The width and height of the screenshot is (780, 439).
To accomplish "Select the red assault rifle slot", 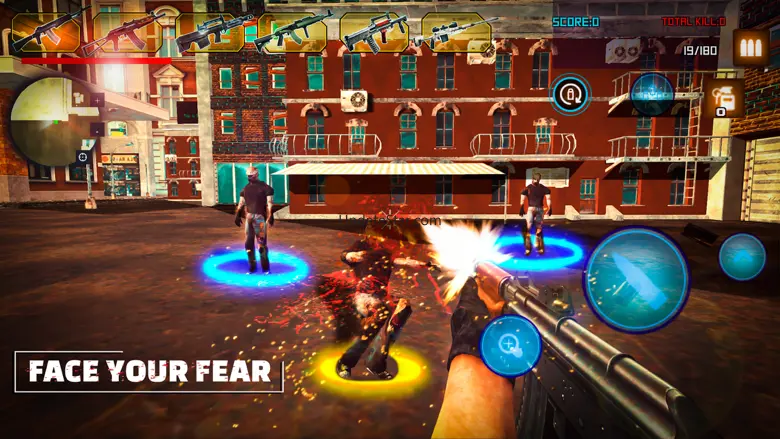I will coord(121,32).
